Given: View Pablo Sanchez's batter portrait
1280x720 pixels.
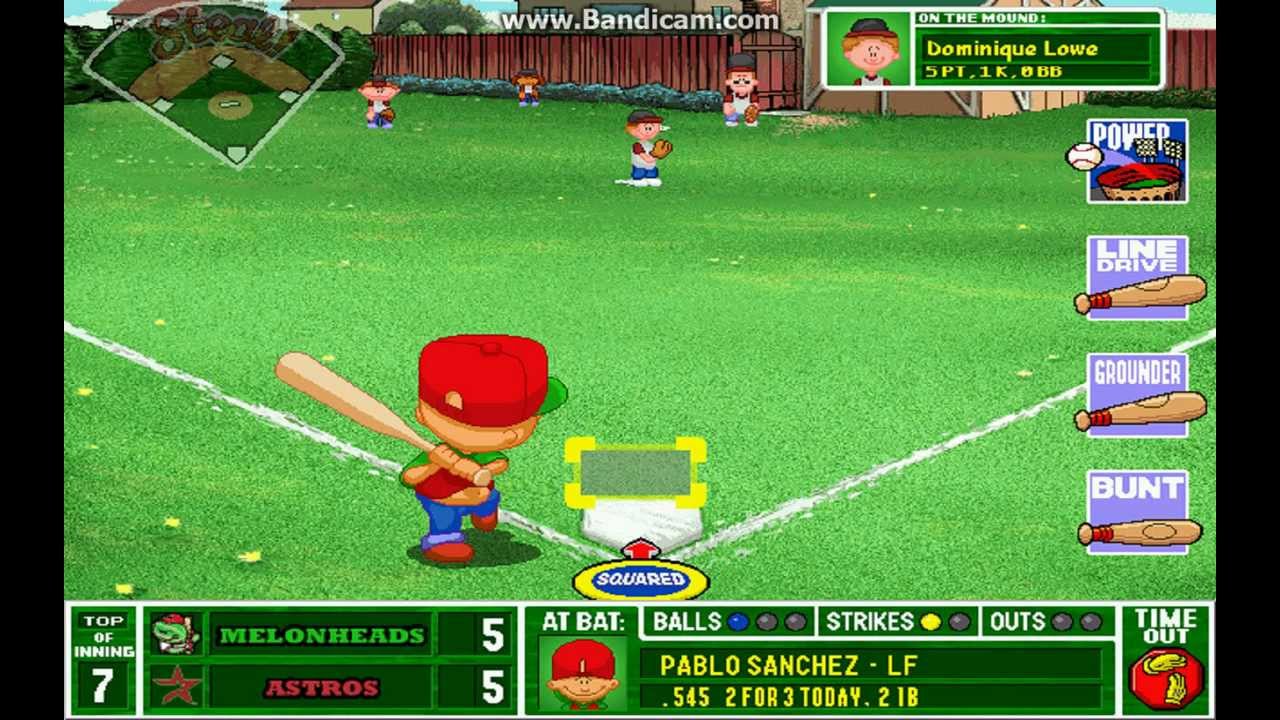Looking at the screenshot, I should (583, 673).
